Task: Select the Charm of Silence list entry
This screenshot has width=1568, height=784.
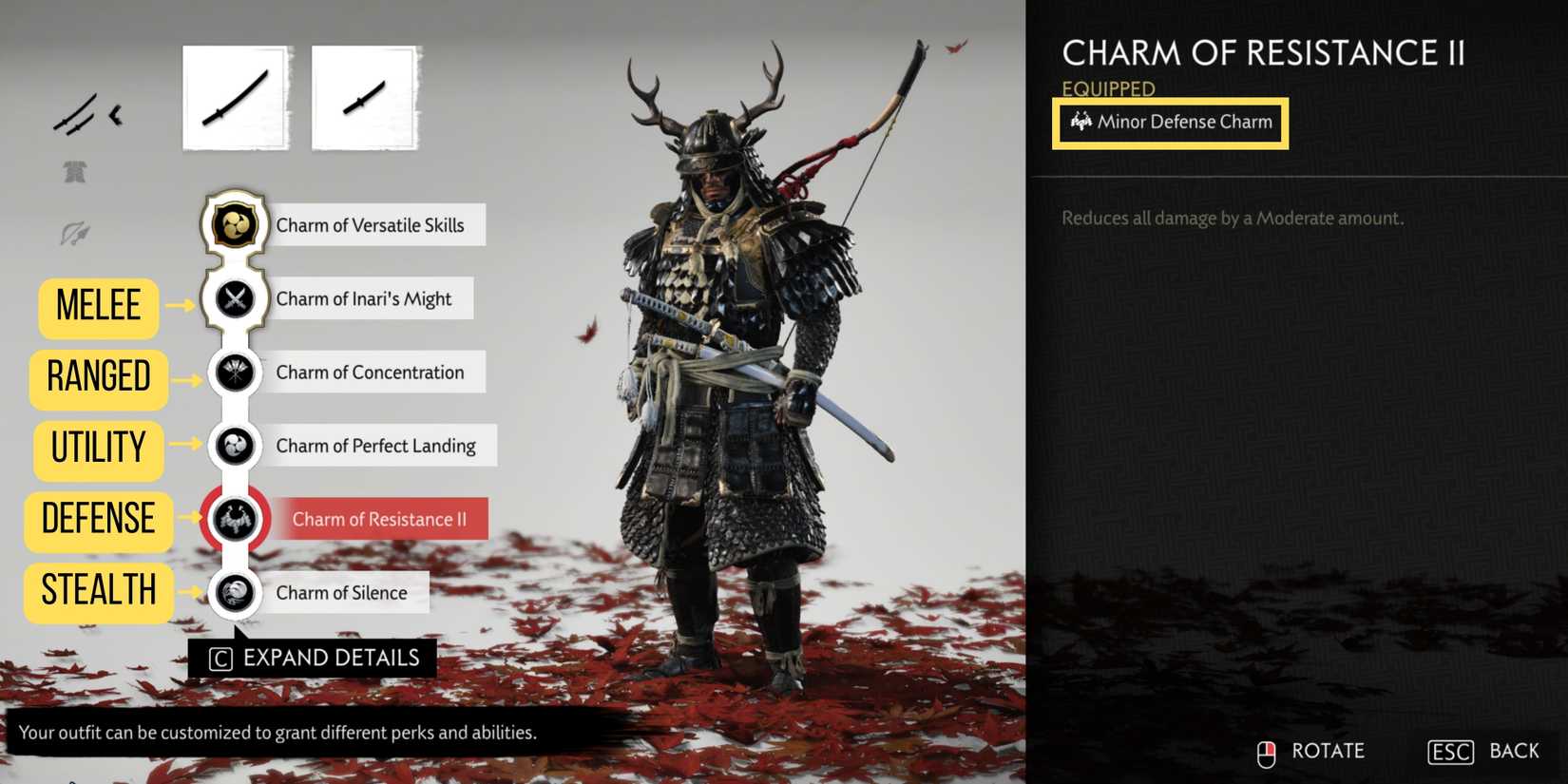Action: pos(340,592)
